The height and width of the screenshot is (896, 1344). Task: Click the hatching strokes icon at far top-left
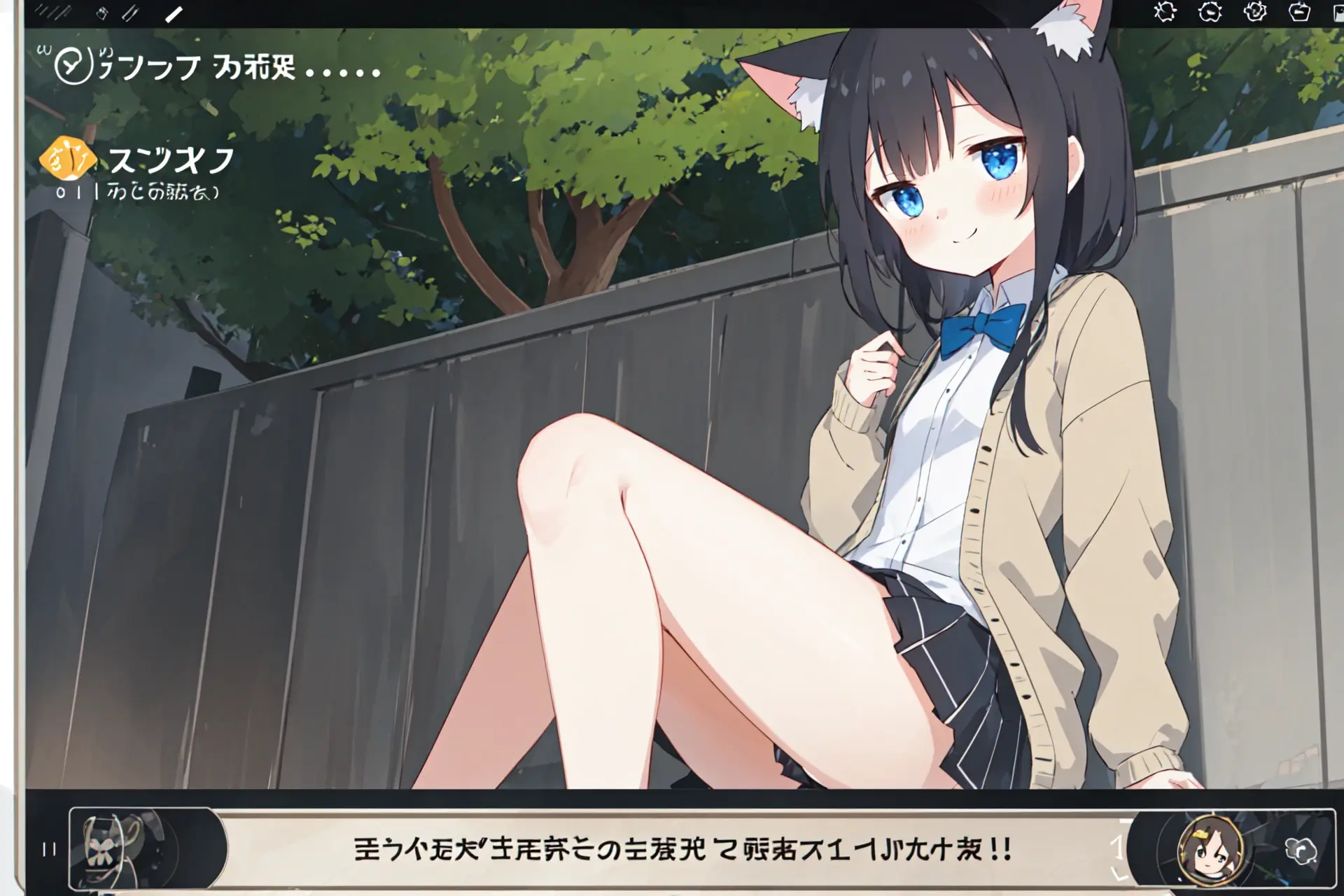[x=52, y=12]
